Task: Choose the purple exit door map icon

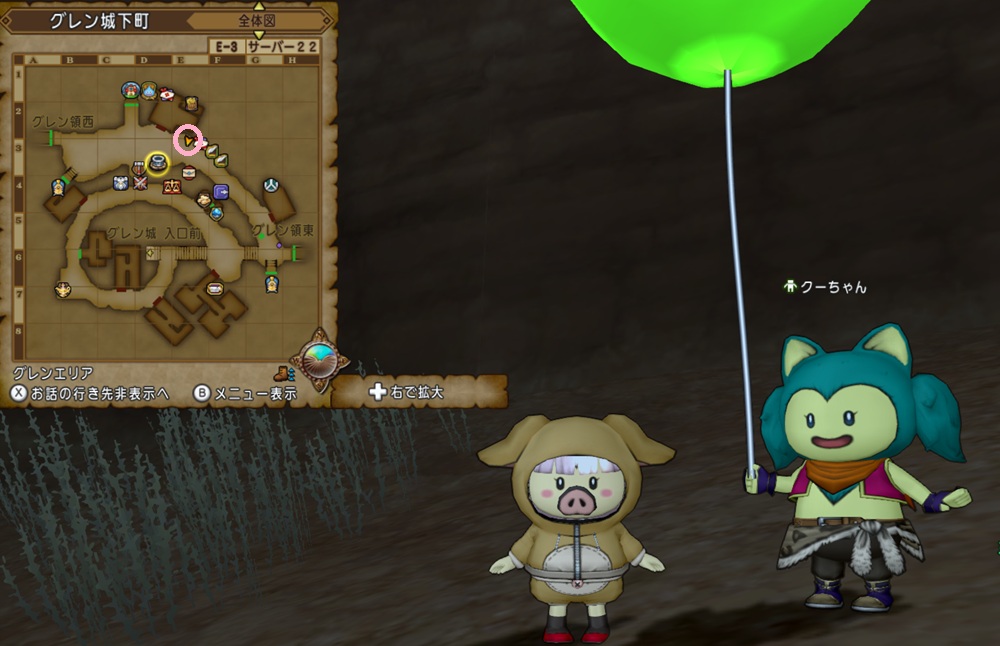Action: 222,191
